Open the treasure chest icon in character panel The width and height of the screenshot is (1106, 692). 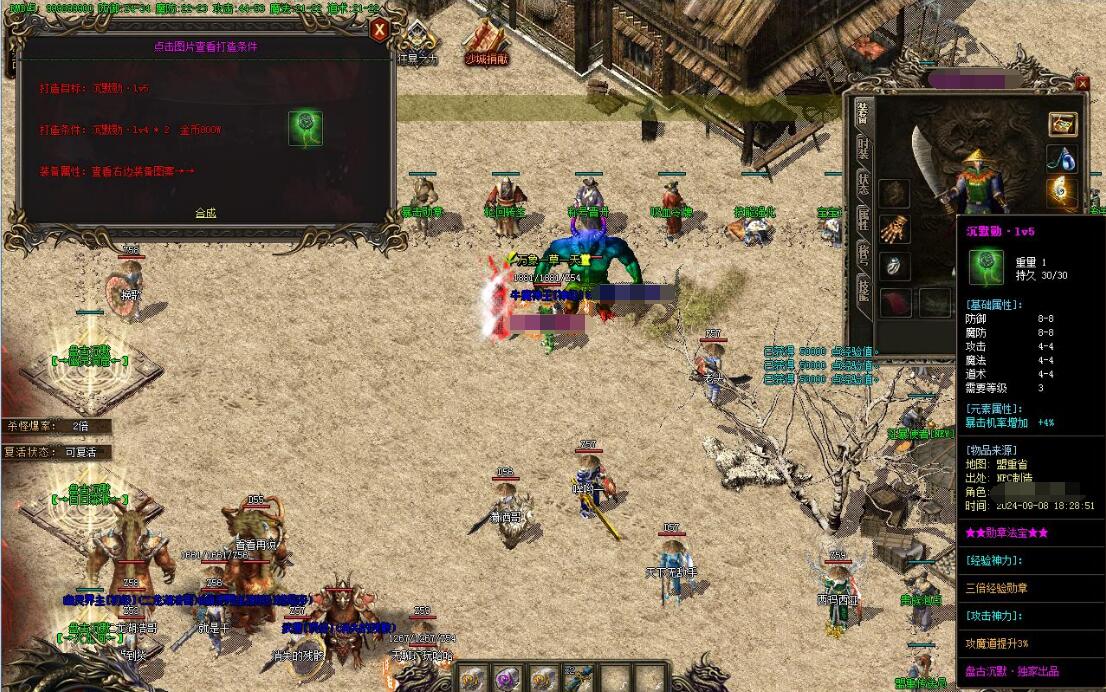pos(1062,124)
